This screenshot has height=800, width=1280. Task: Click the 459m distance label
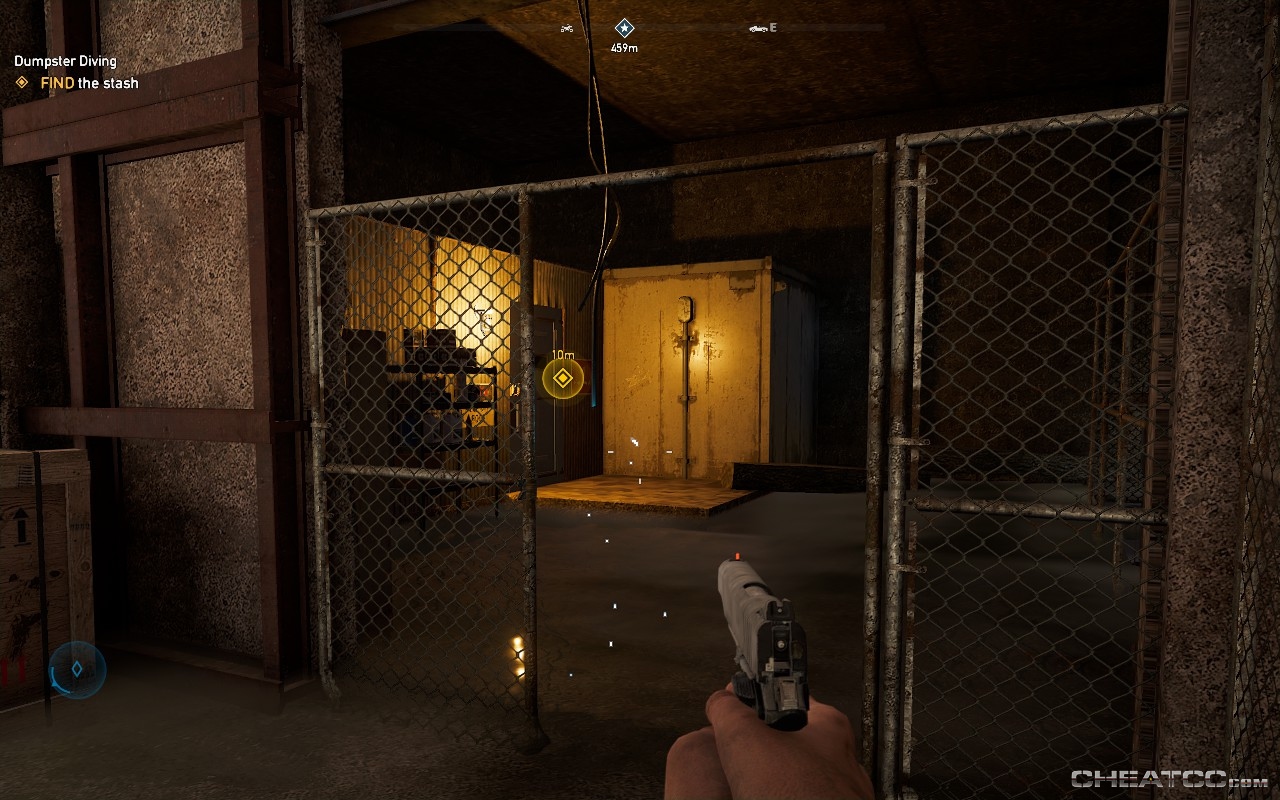624,44
